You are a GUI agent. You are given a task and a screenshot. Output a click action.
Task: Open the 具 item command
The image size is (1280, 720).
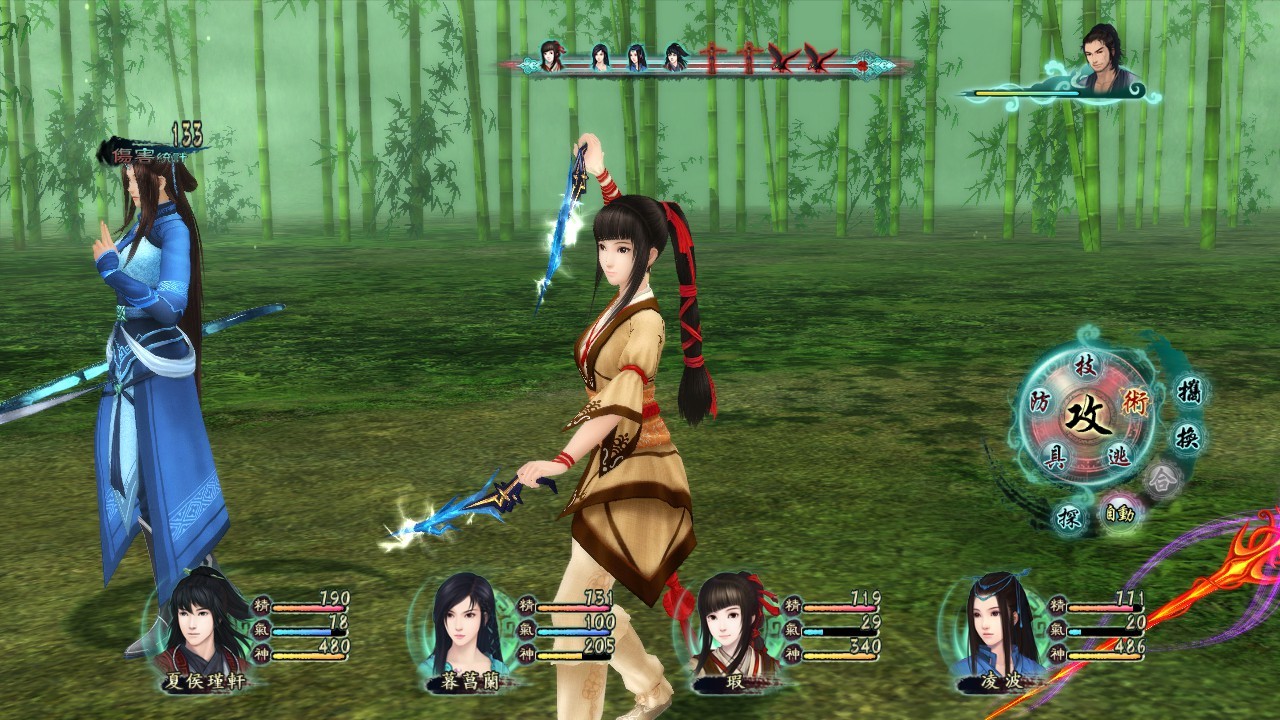point(1054,457)
